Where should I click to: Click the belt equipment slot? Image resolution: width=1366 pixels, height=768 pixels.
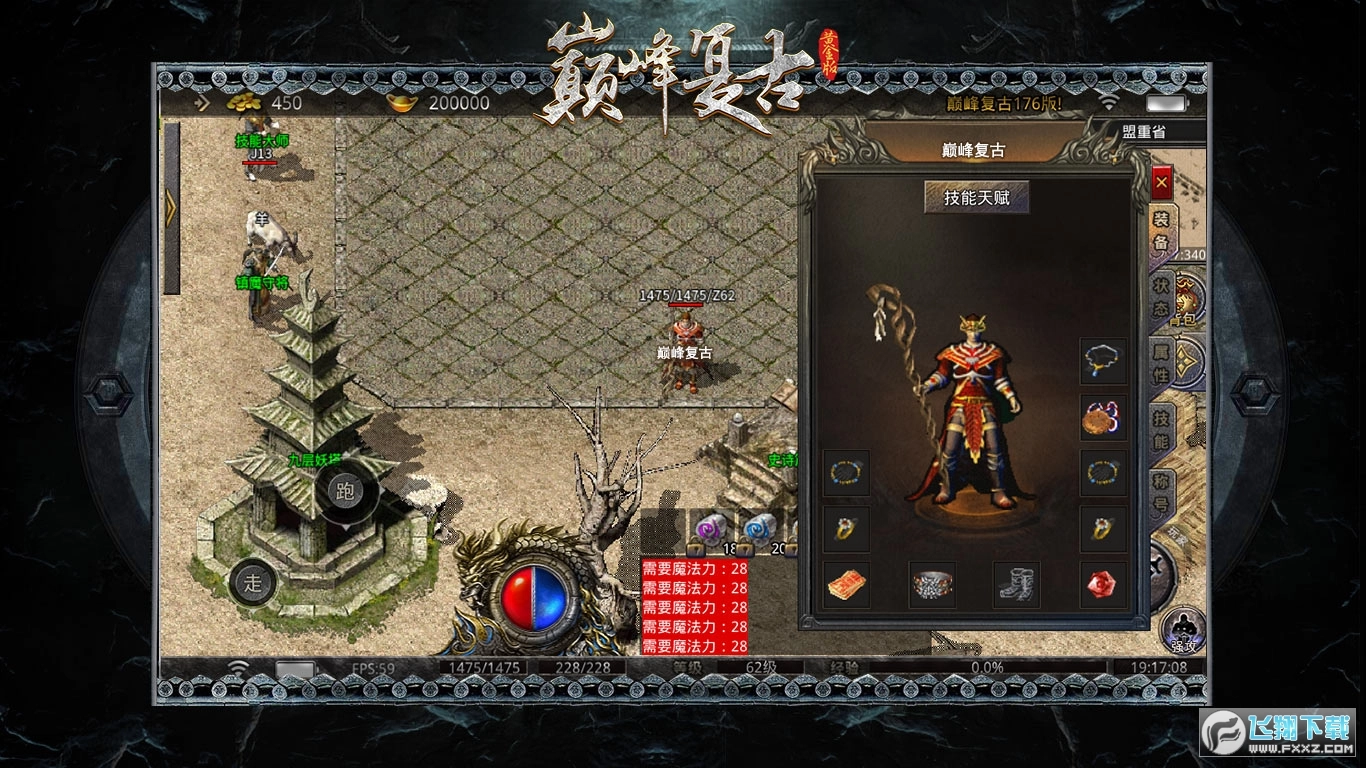933,585
